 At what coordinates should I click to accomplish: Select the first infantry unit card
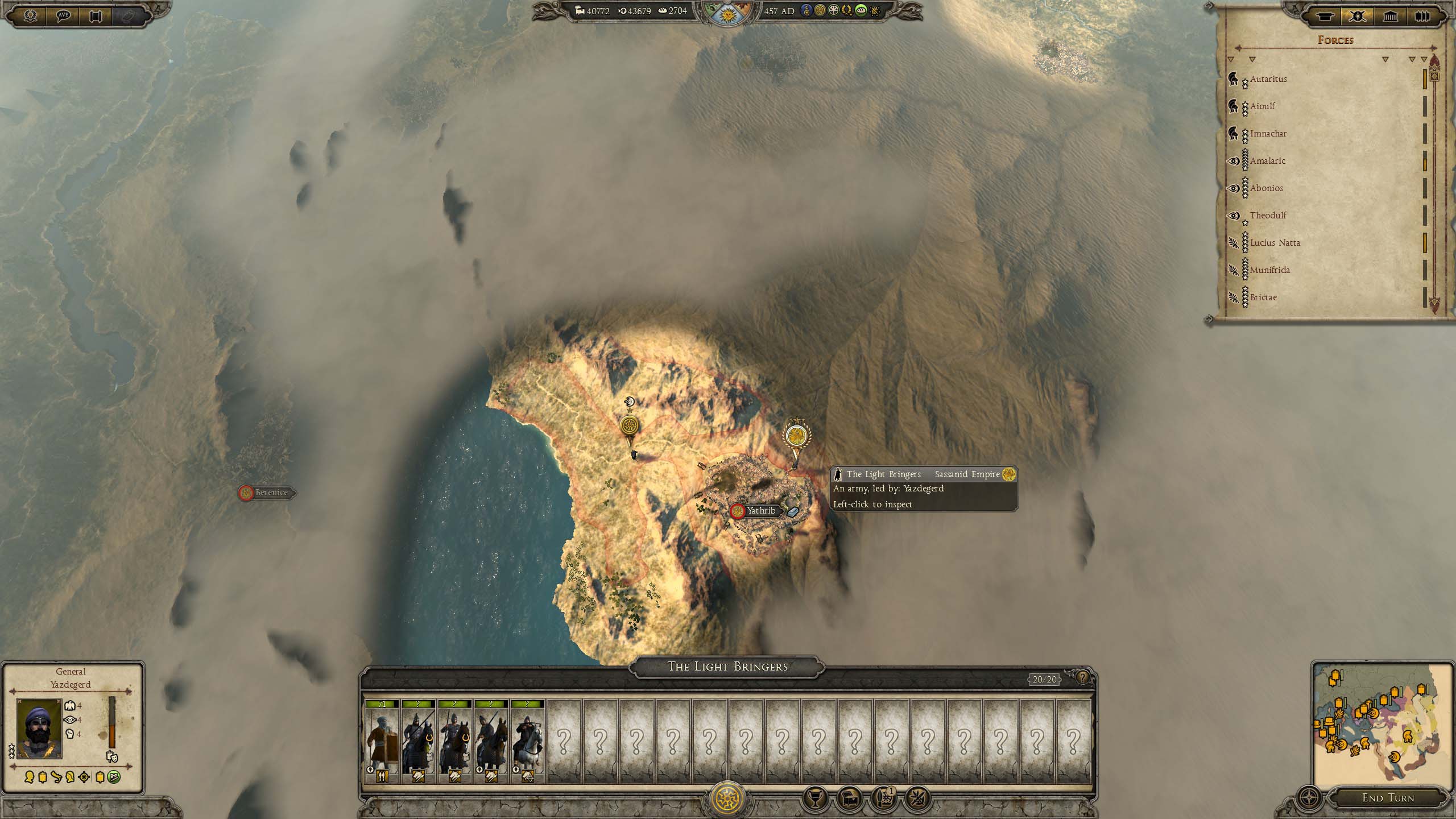[382, 741]
